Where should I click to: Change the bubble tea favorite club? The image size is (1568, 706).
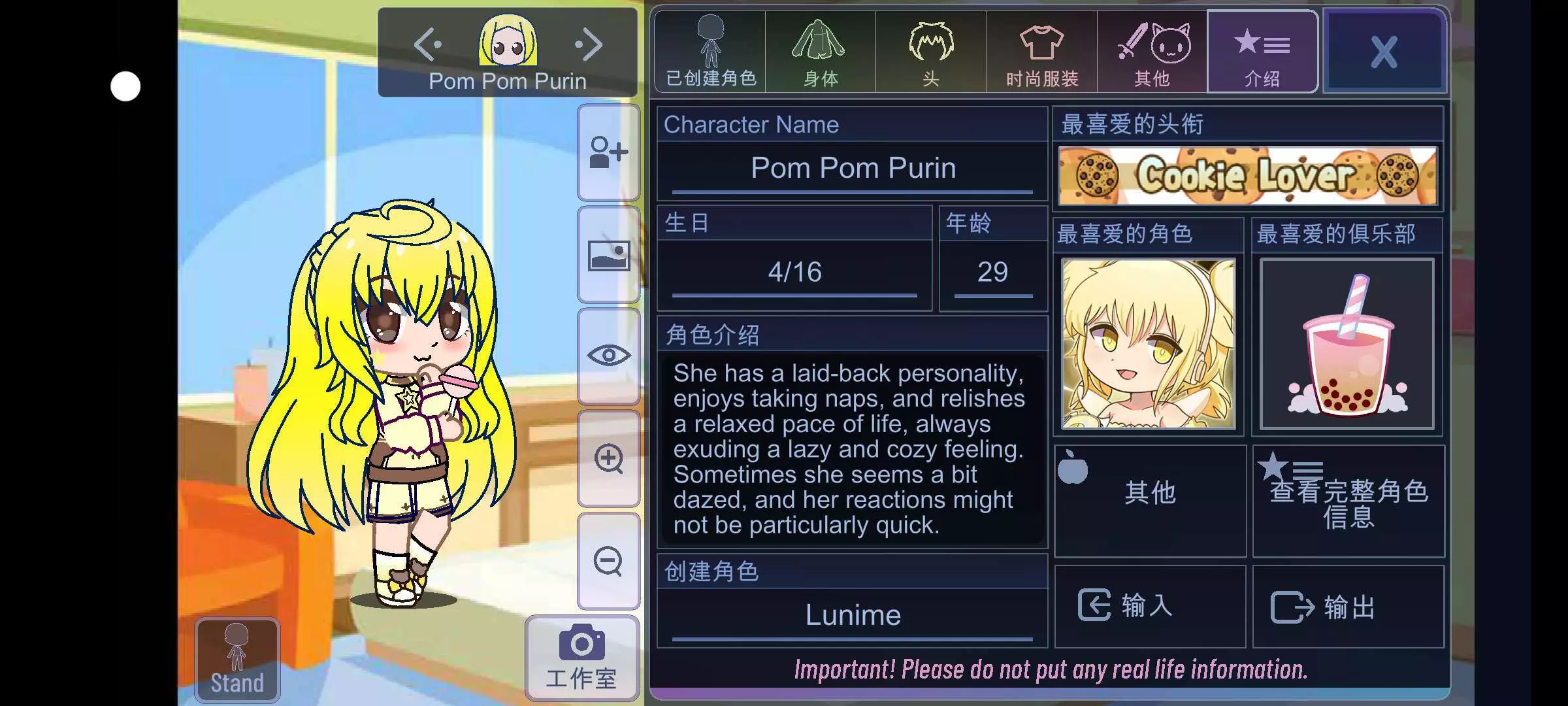pyautogui.click(x=1347, y=344)
